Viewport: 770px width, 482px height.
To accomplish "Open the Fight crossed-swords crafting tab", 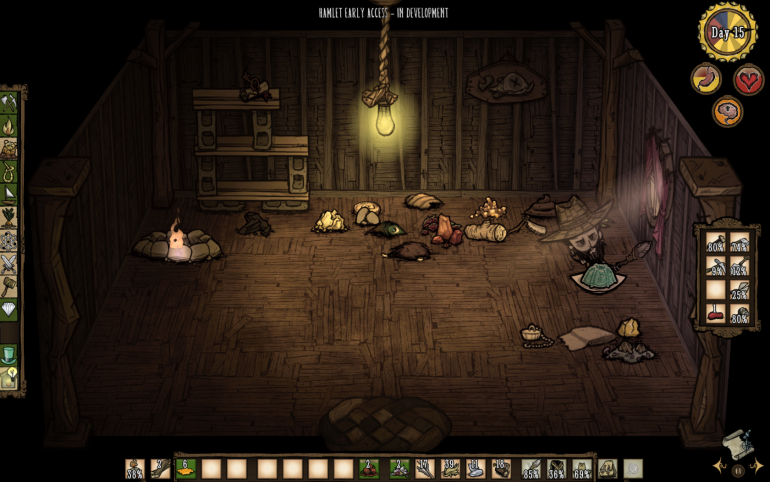I will pyautogui.click(x=9, y=263).
